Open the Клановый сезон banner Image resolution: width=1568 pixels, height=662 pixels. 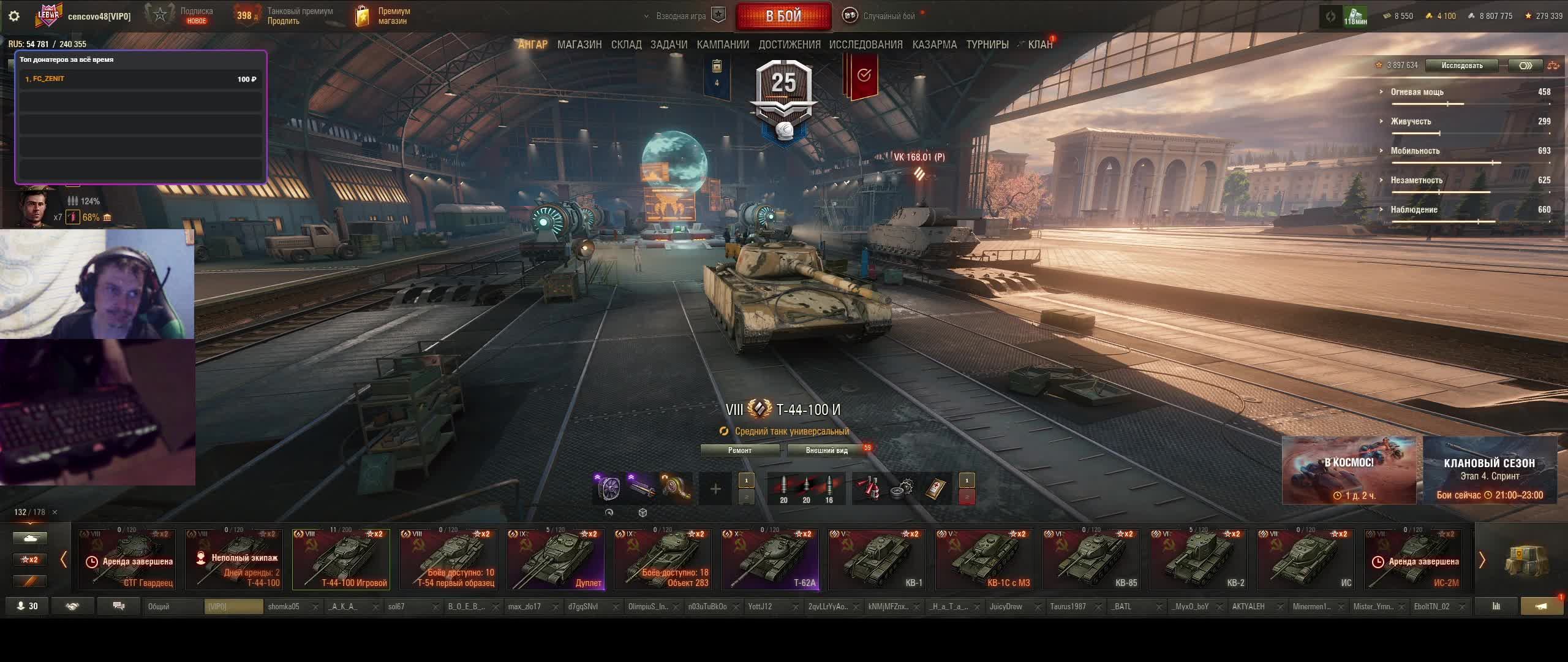(1490, 470)
